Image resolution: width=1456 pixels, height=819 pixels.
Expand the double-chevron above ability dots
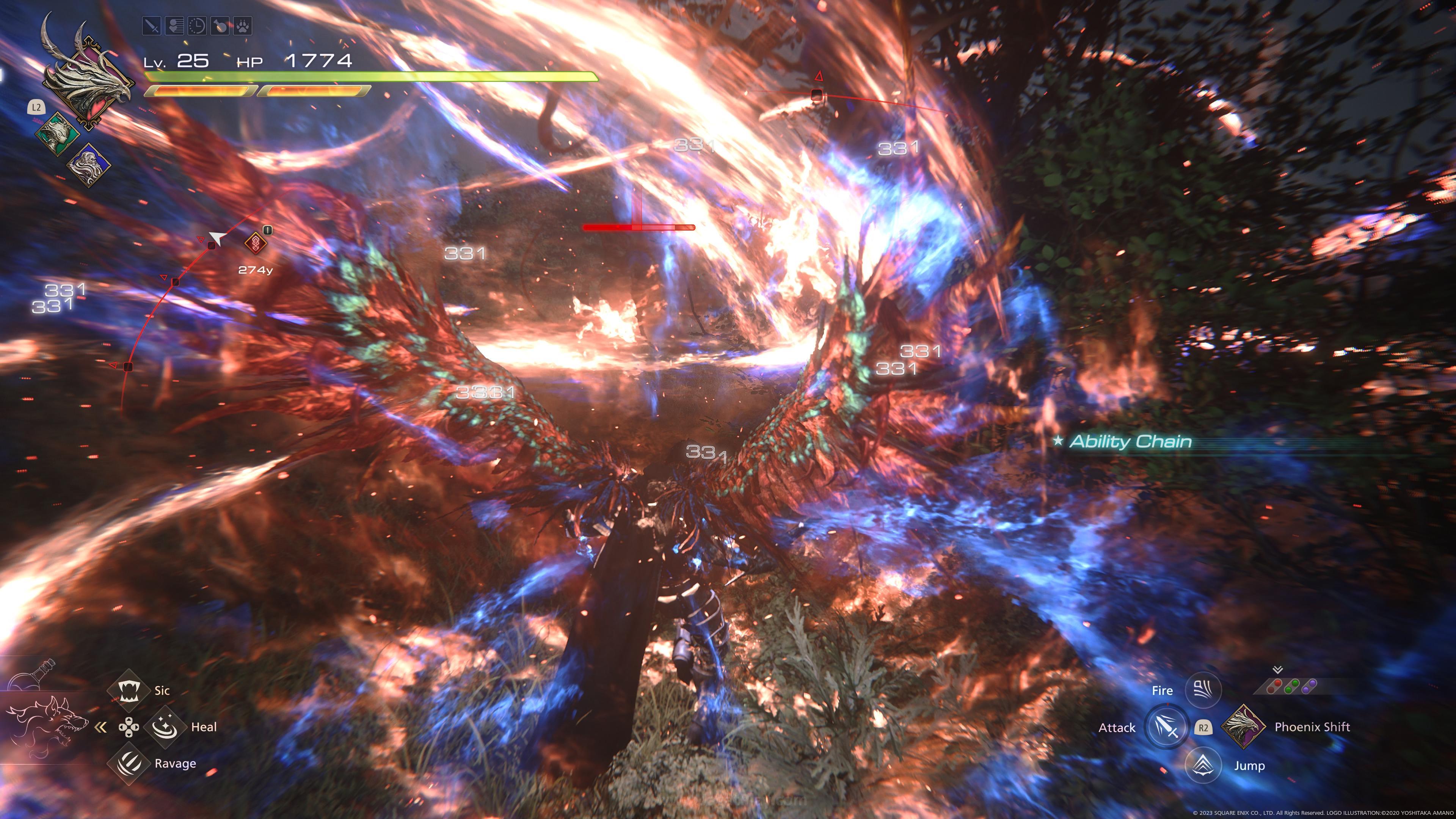click(1277, 670)
